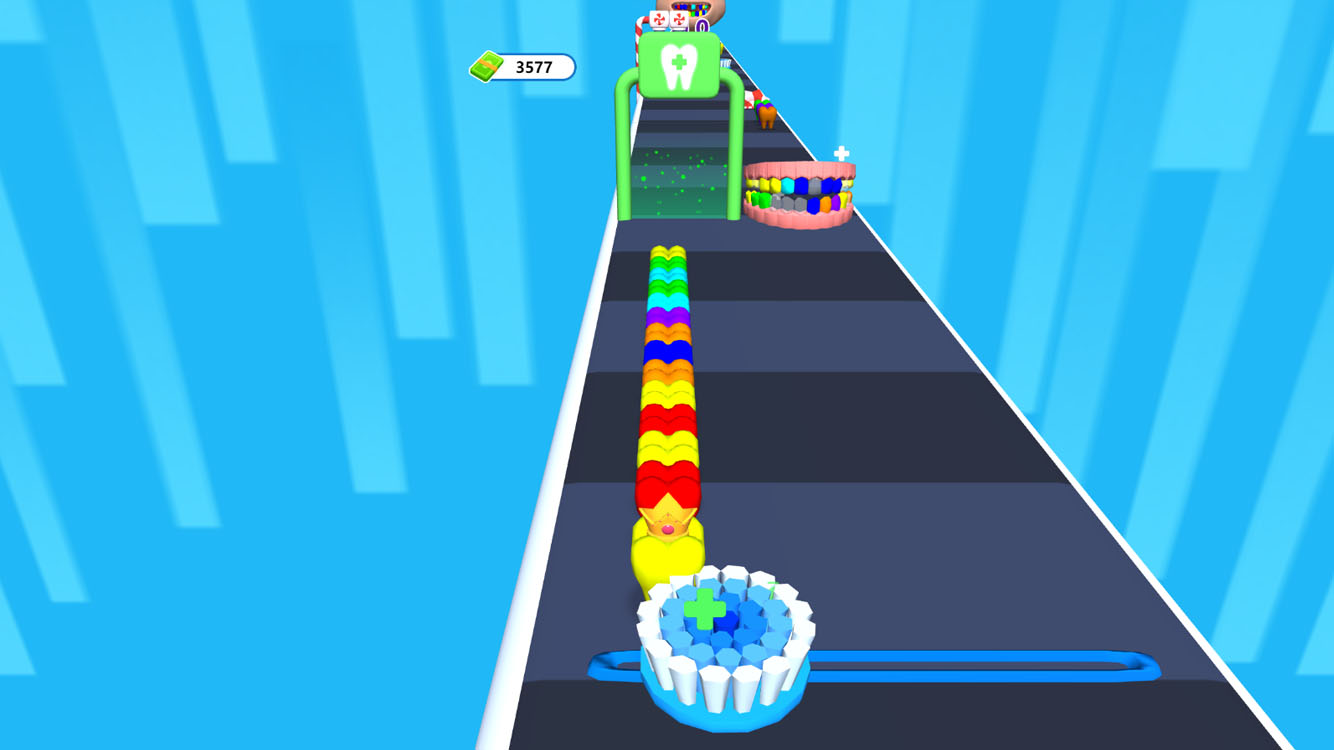Select the white tooth icon on green gate
This screenshot has height=750, width=1334.
(x=678, y=68)
